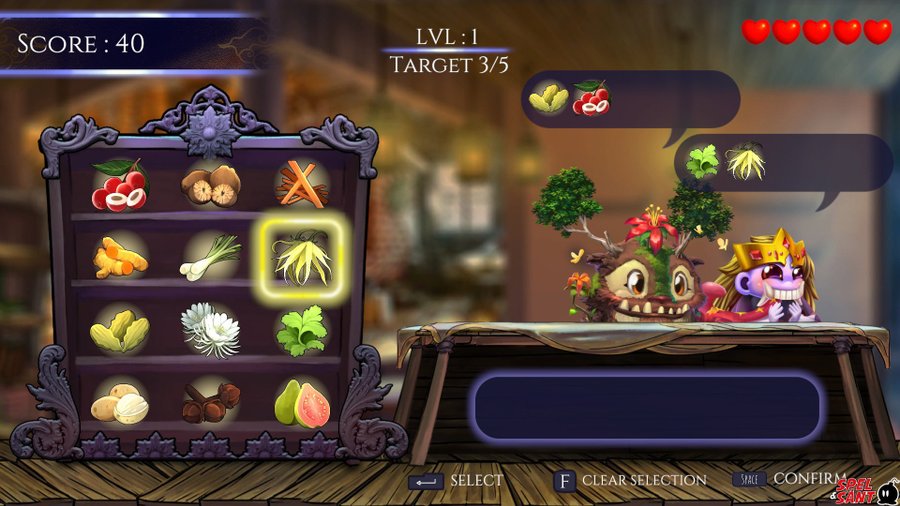Choose the highlighted yellow spidery flower
This screenshot has width=900, height=506.
point(302,258)
